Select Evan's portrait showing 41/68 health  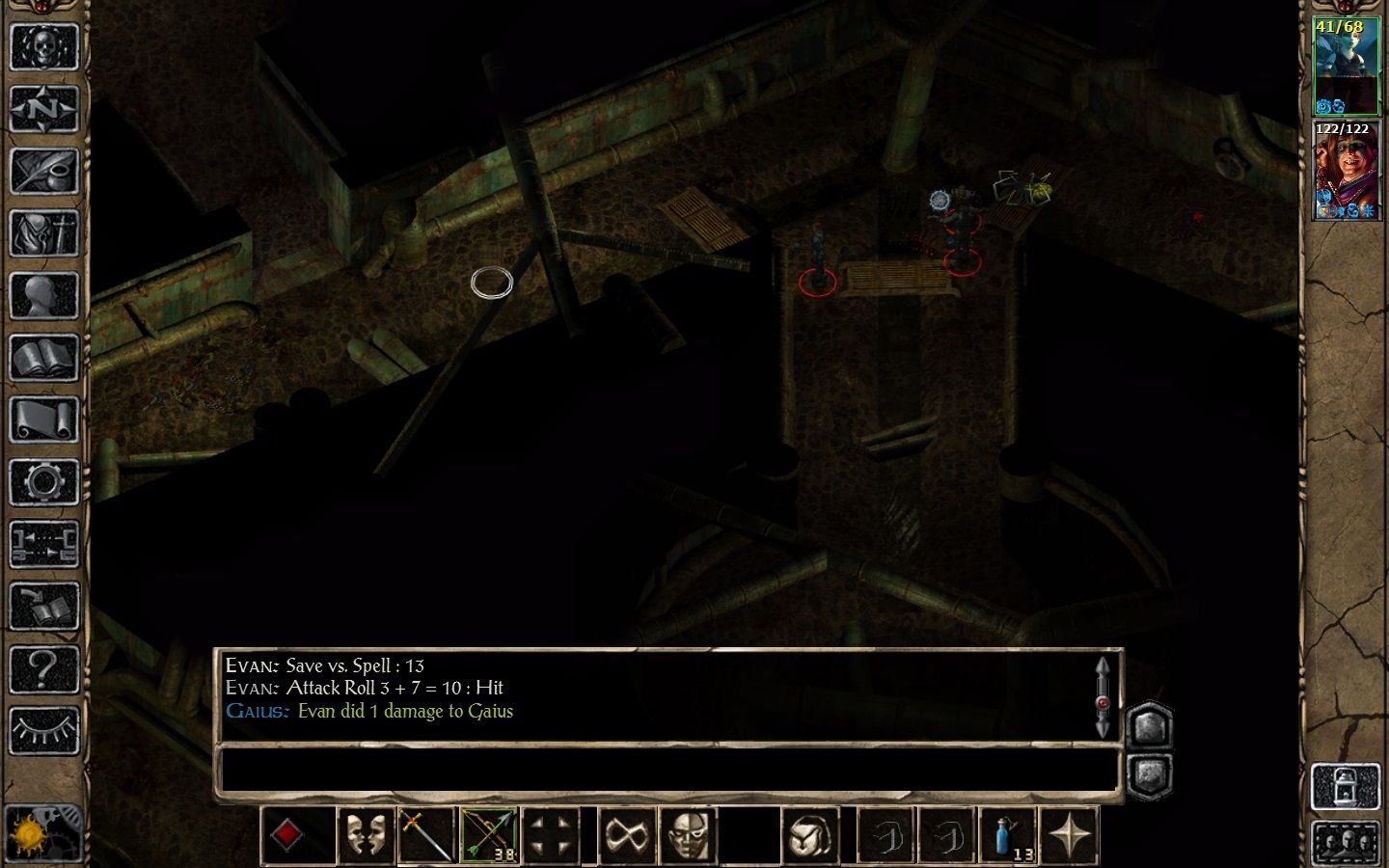(1347, 63)
